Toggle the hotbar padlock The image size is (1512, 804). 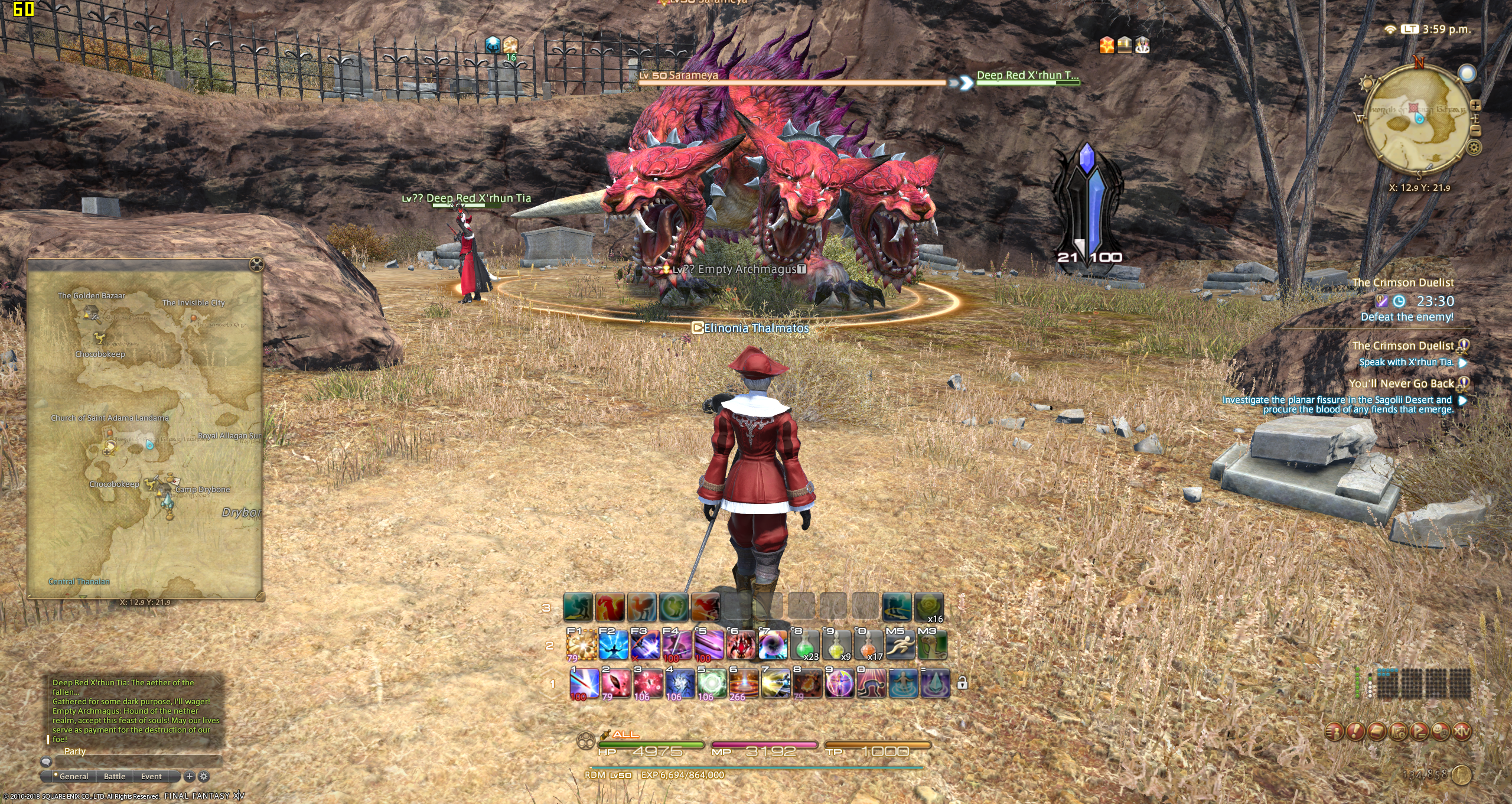[x=962, y=683]
